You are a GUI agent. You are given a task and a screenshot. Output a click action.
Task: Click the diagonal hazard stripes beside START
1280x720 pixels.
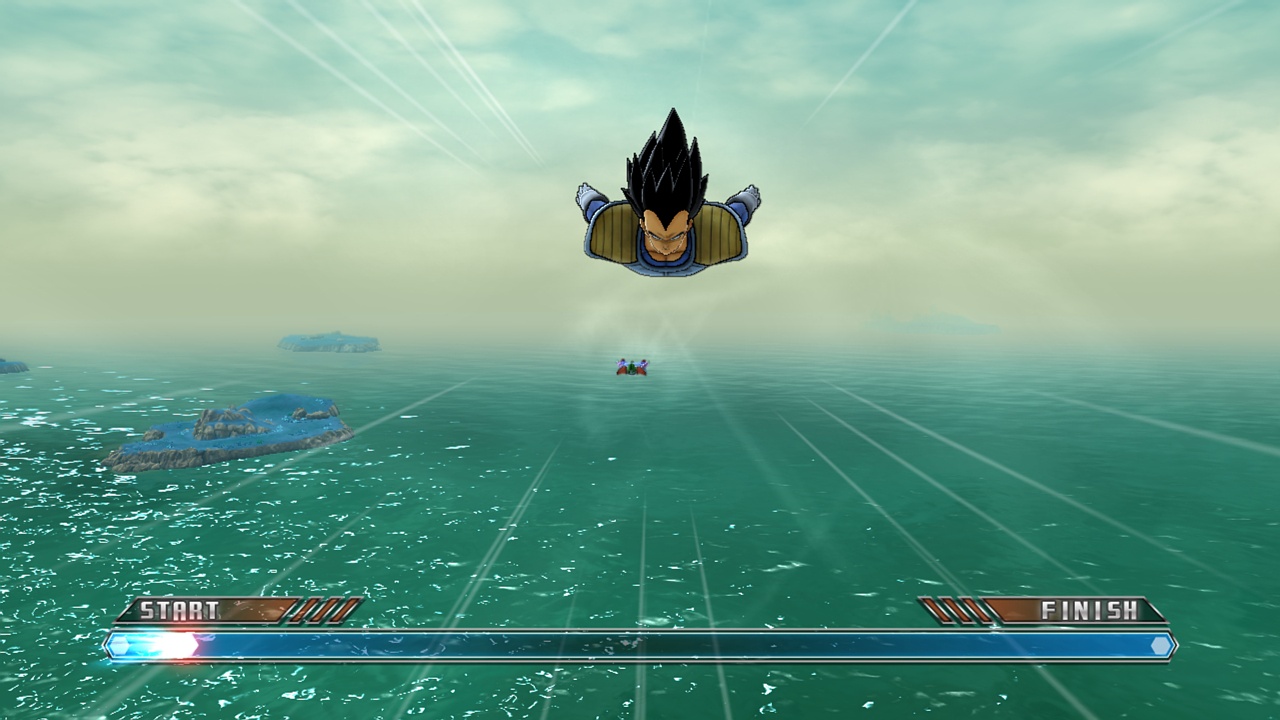tap(315, 610)
